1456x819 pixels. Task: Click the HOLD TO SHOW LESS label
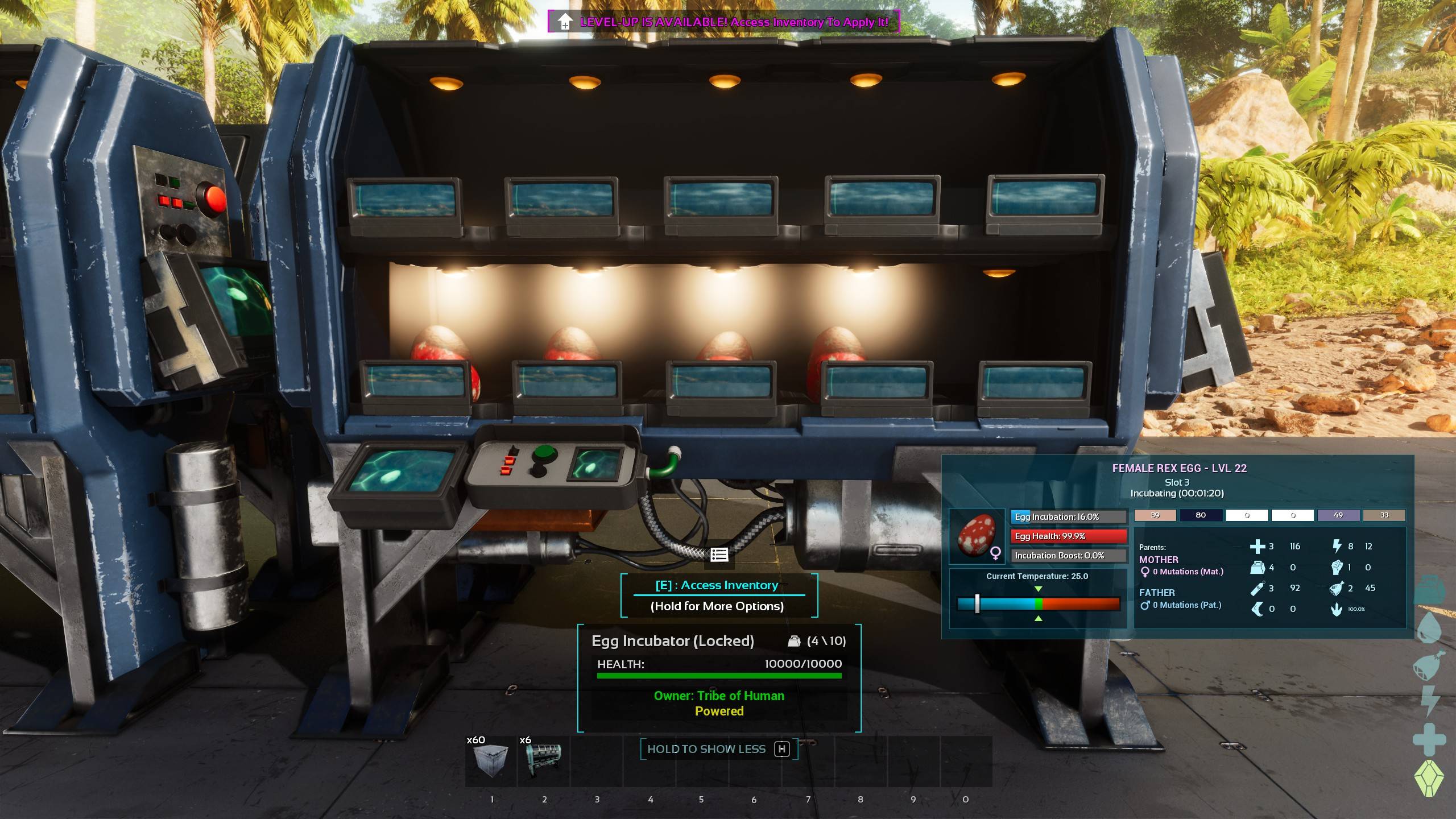click(708, 749)
